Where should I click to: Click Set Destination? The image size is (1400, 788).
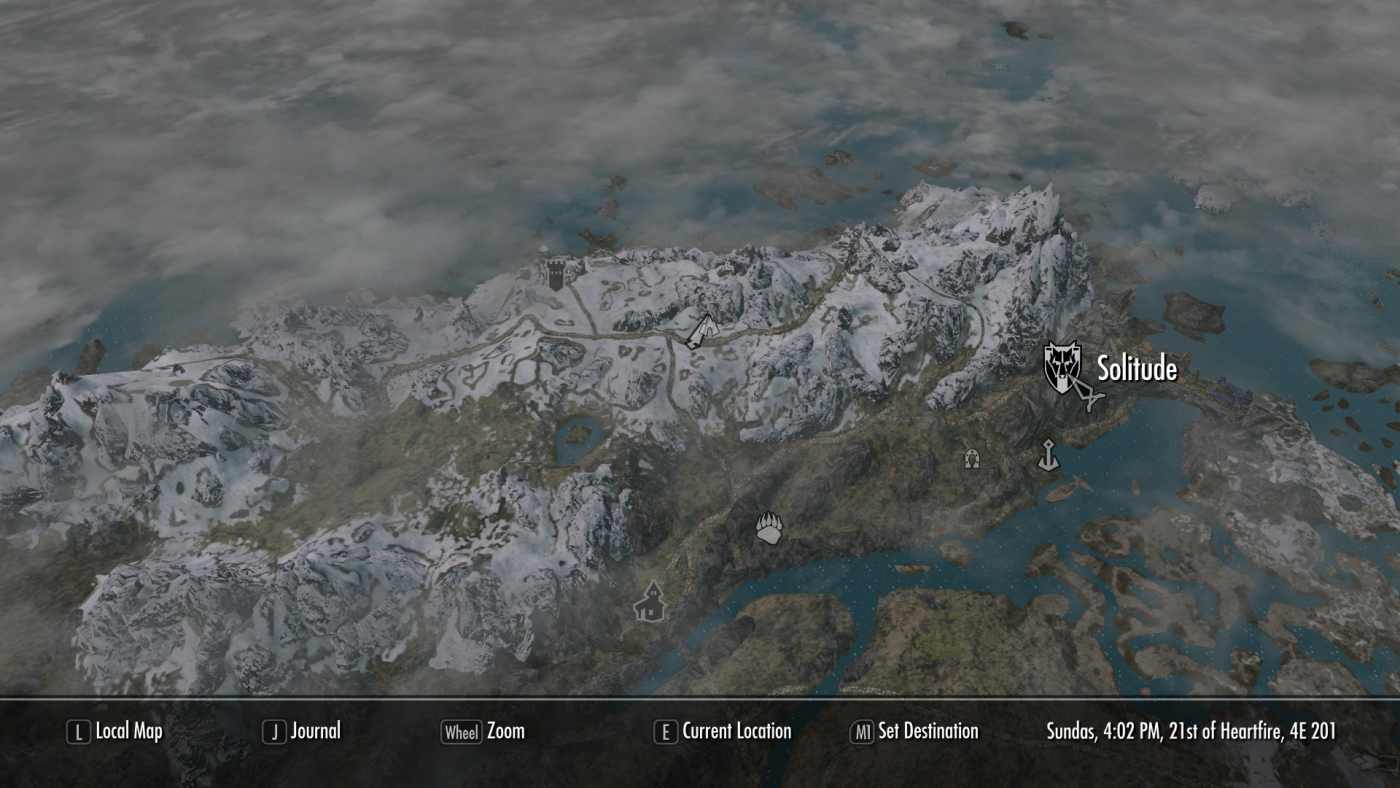(927, 731)
